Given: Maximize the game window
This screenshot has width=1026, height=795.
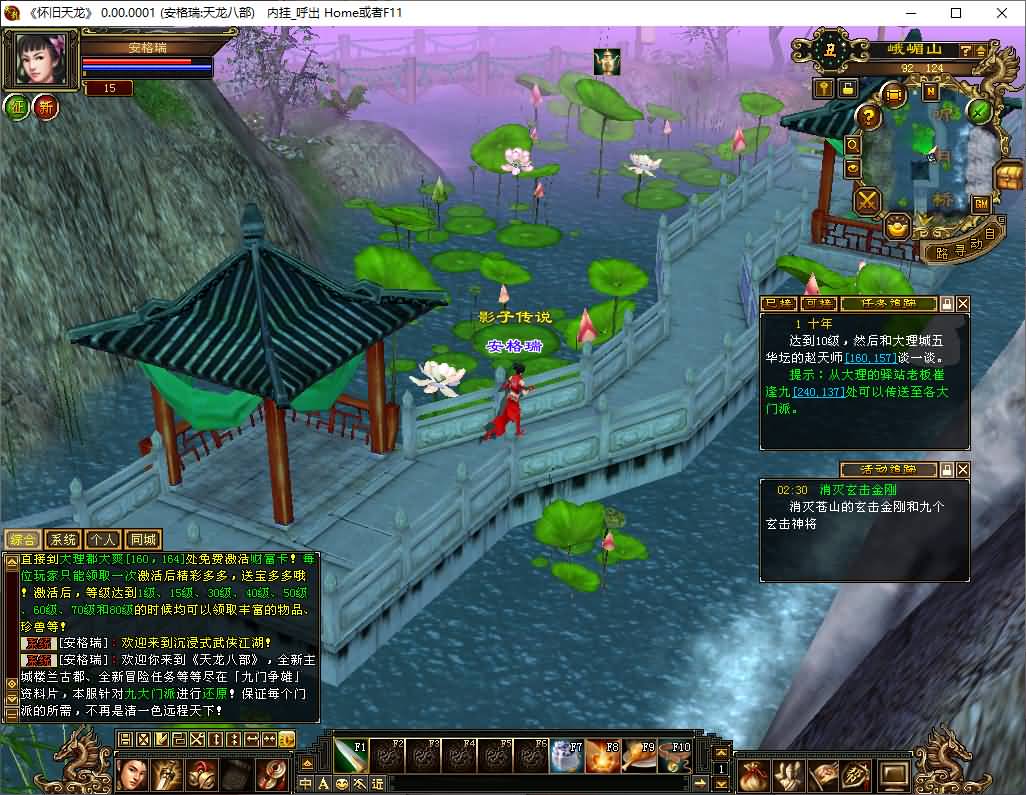Looking at the screenshot, I should tap(955, 13).
